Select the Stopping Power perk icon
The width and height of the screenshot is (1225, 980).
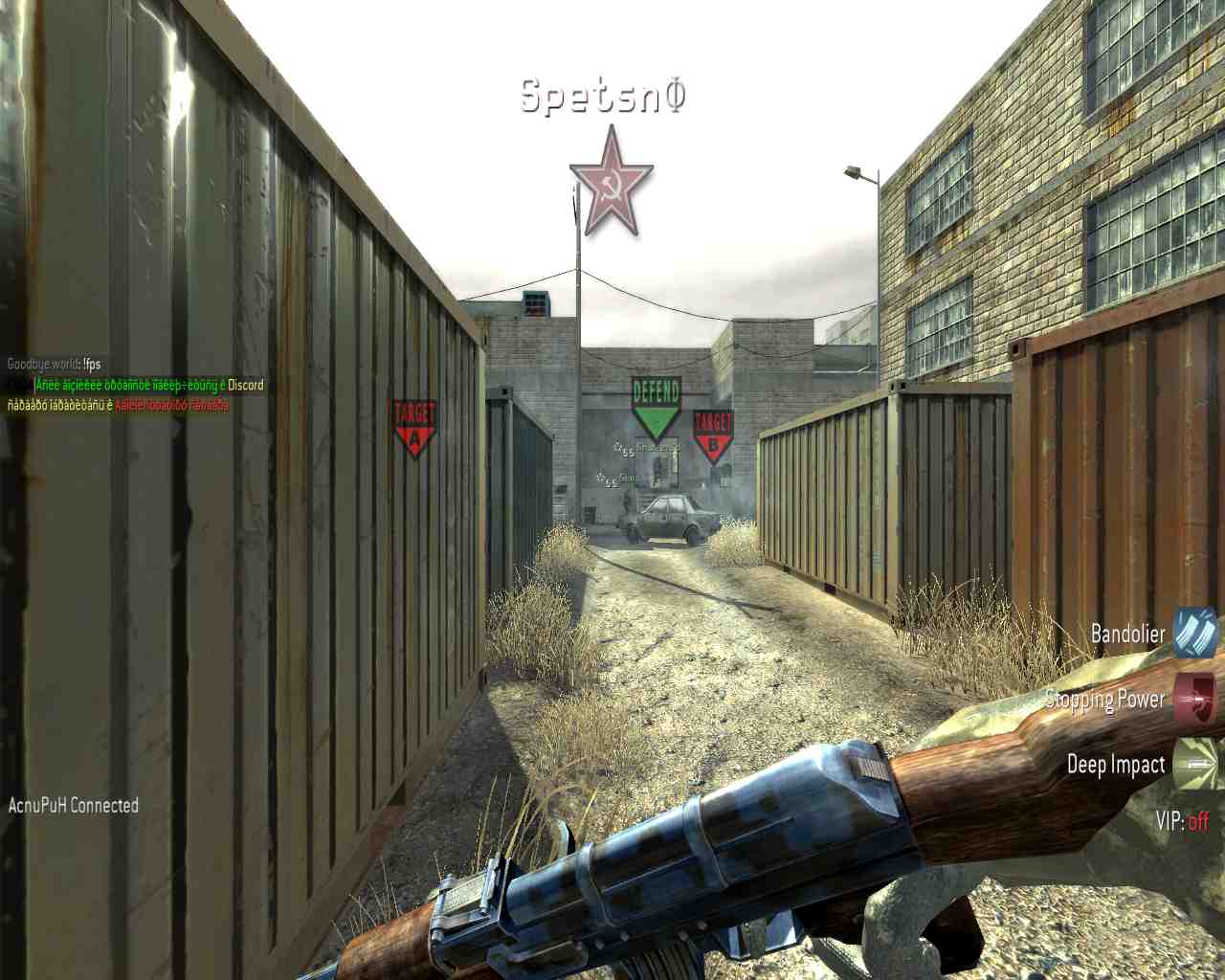click(x=1195, y=698)
